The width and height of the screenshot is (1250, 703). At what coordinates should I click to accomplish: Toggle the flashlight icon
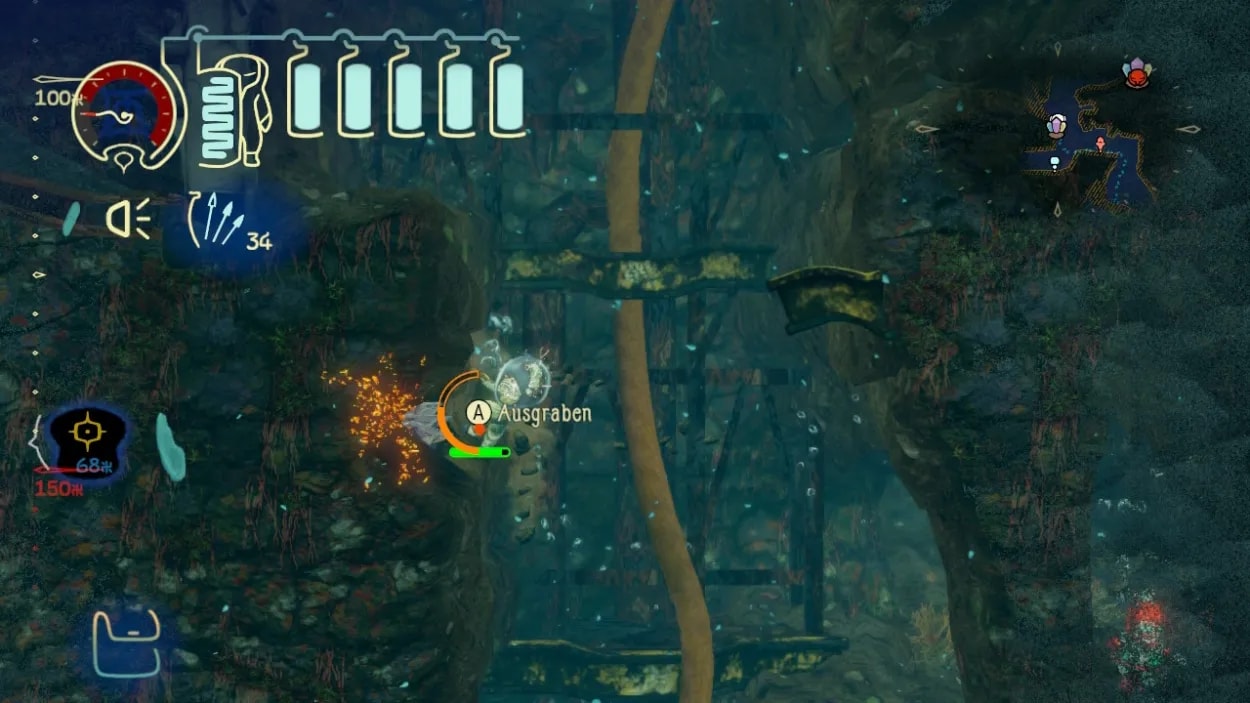point(128,219)
